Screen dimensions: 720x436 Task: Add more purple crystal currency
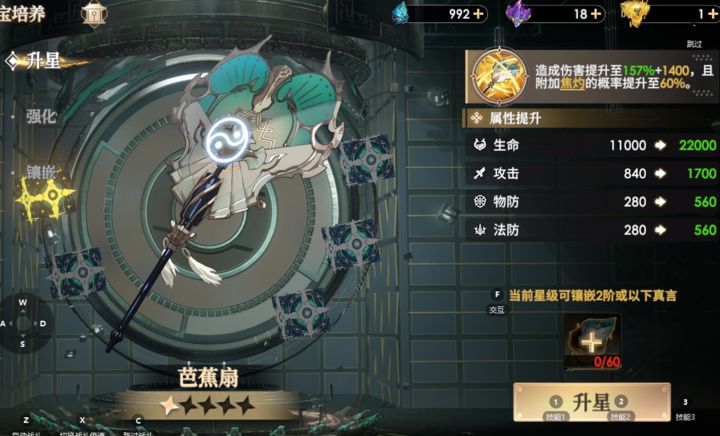pos(596,14)
